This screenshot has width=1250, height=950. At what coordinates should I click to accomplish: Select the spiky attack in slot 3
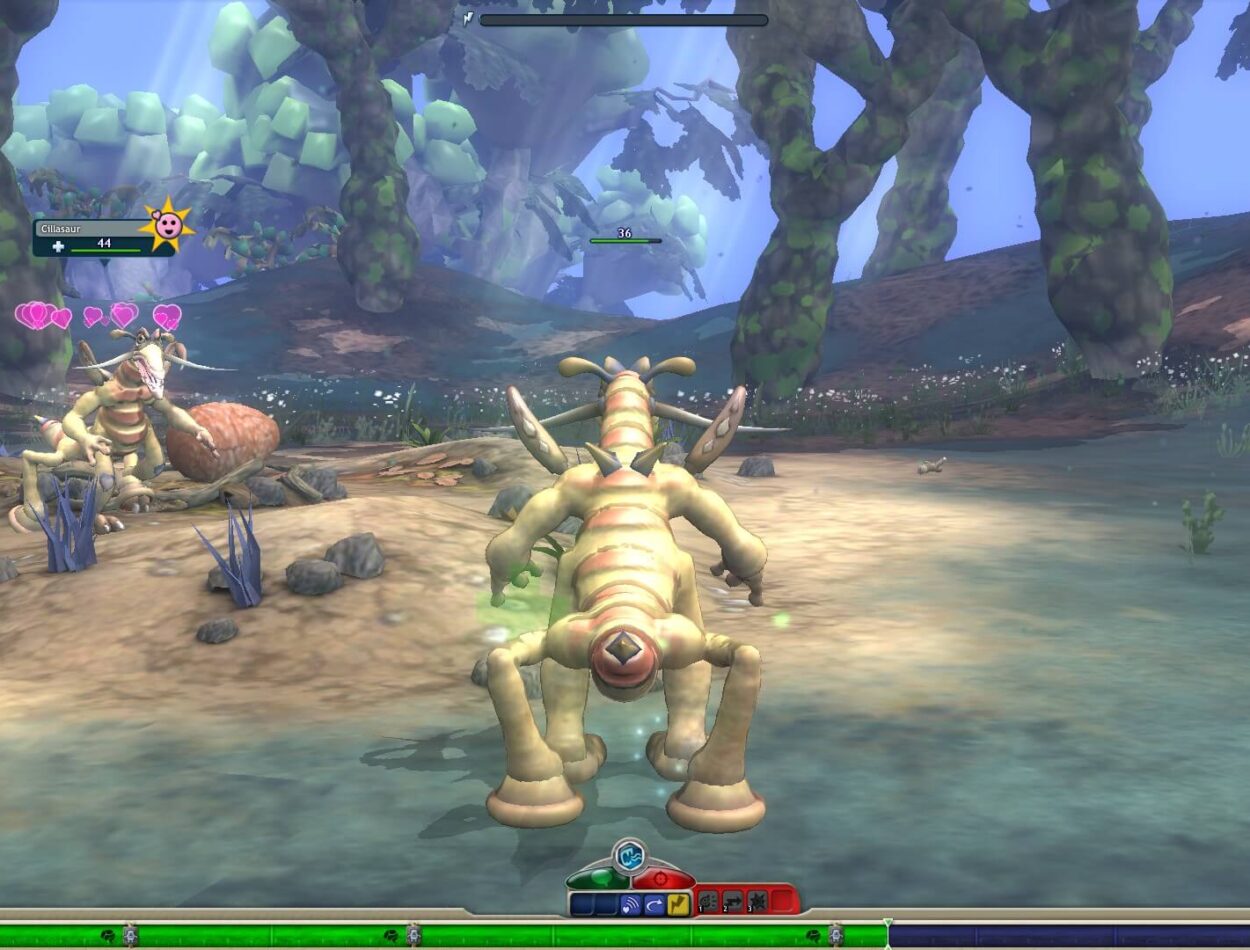click(x=758, y=902)
